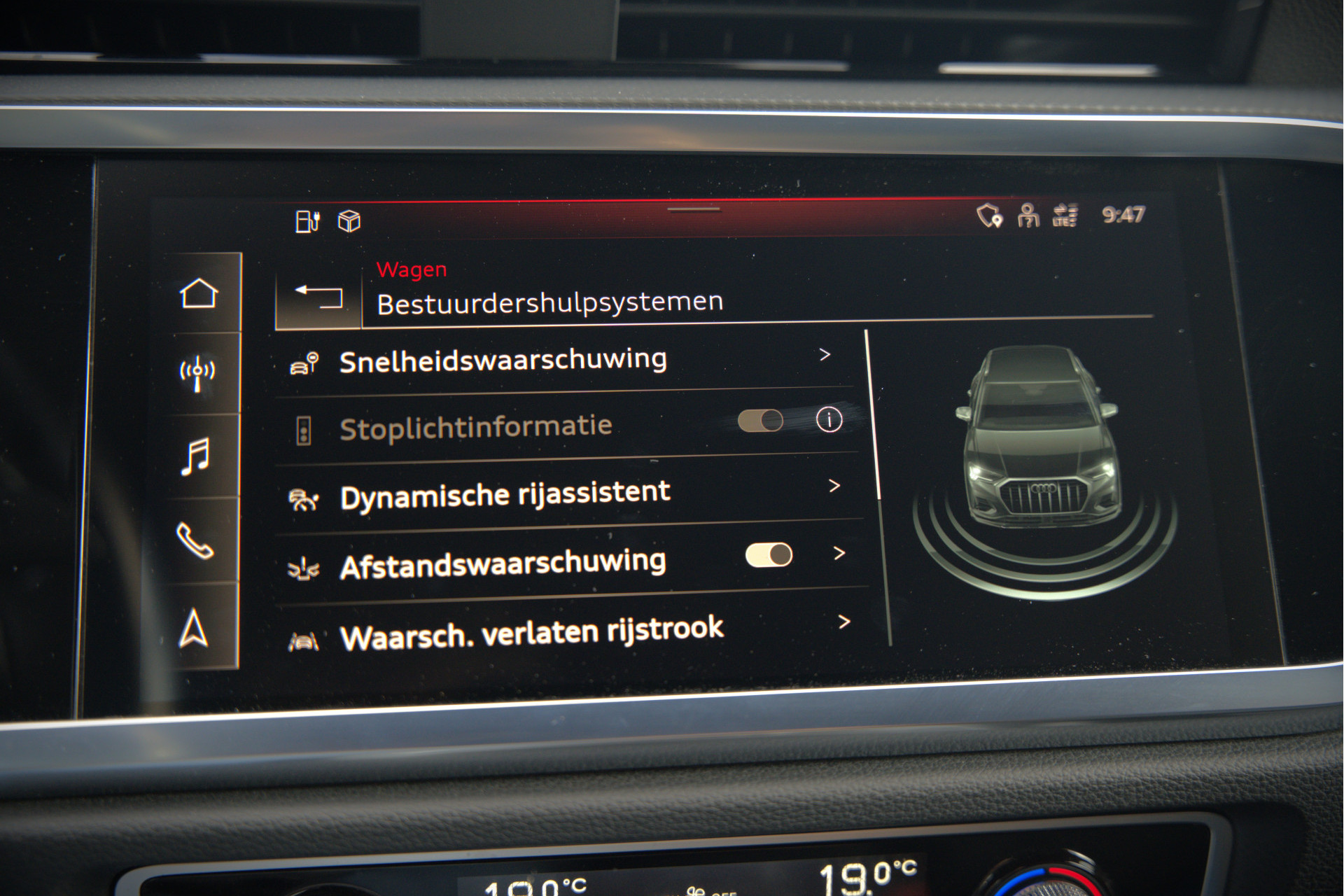
Task: Open the media music note menu
Action: pos(195,456)
